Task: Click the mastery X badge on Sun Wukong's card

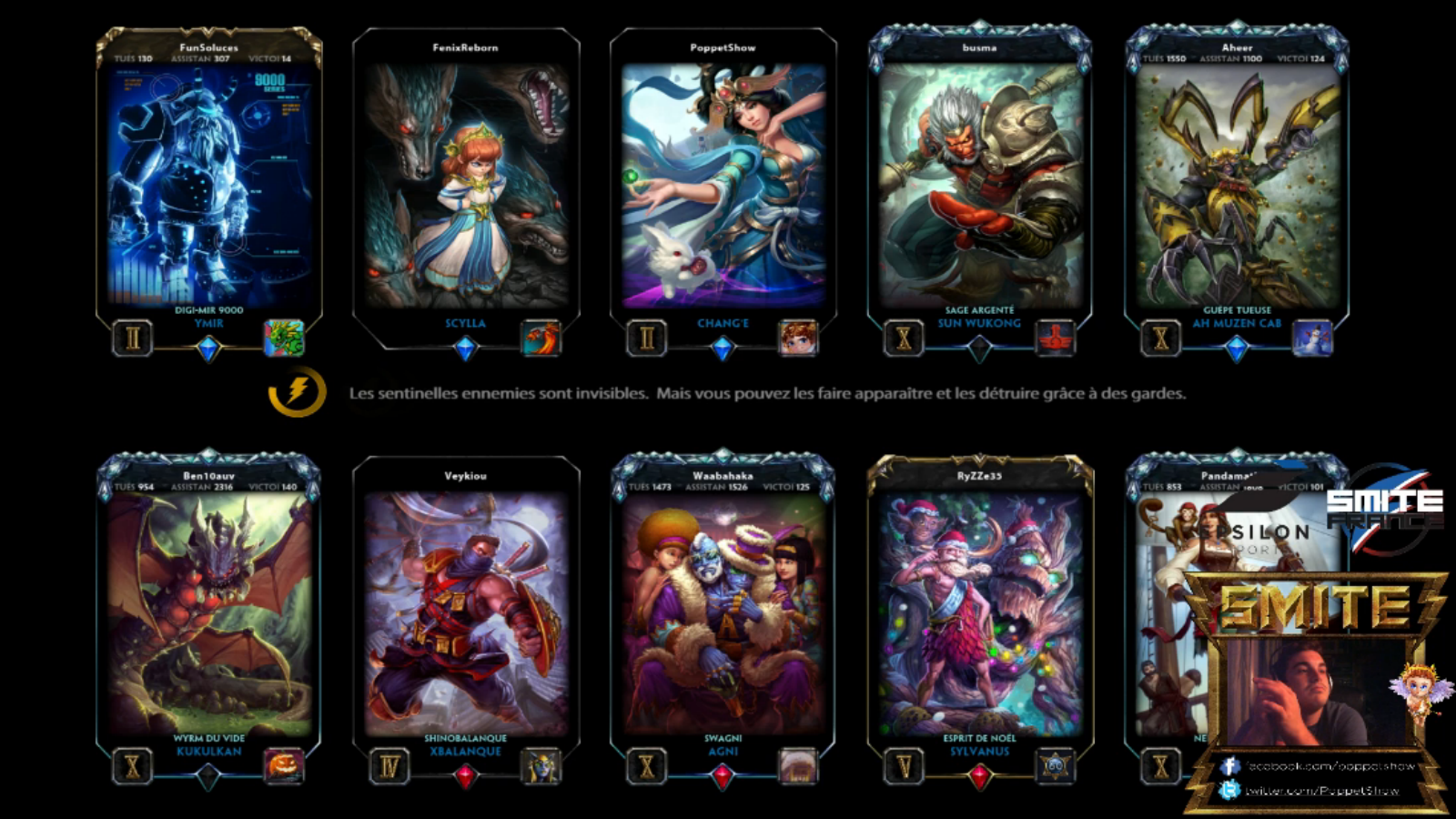Action: click(x=904, y=339)
